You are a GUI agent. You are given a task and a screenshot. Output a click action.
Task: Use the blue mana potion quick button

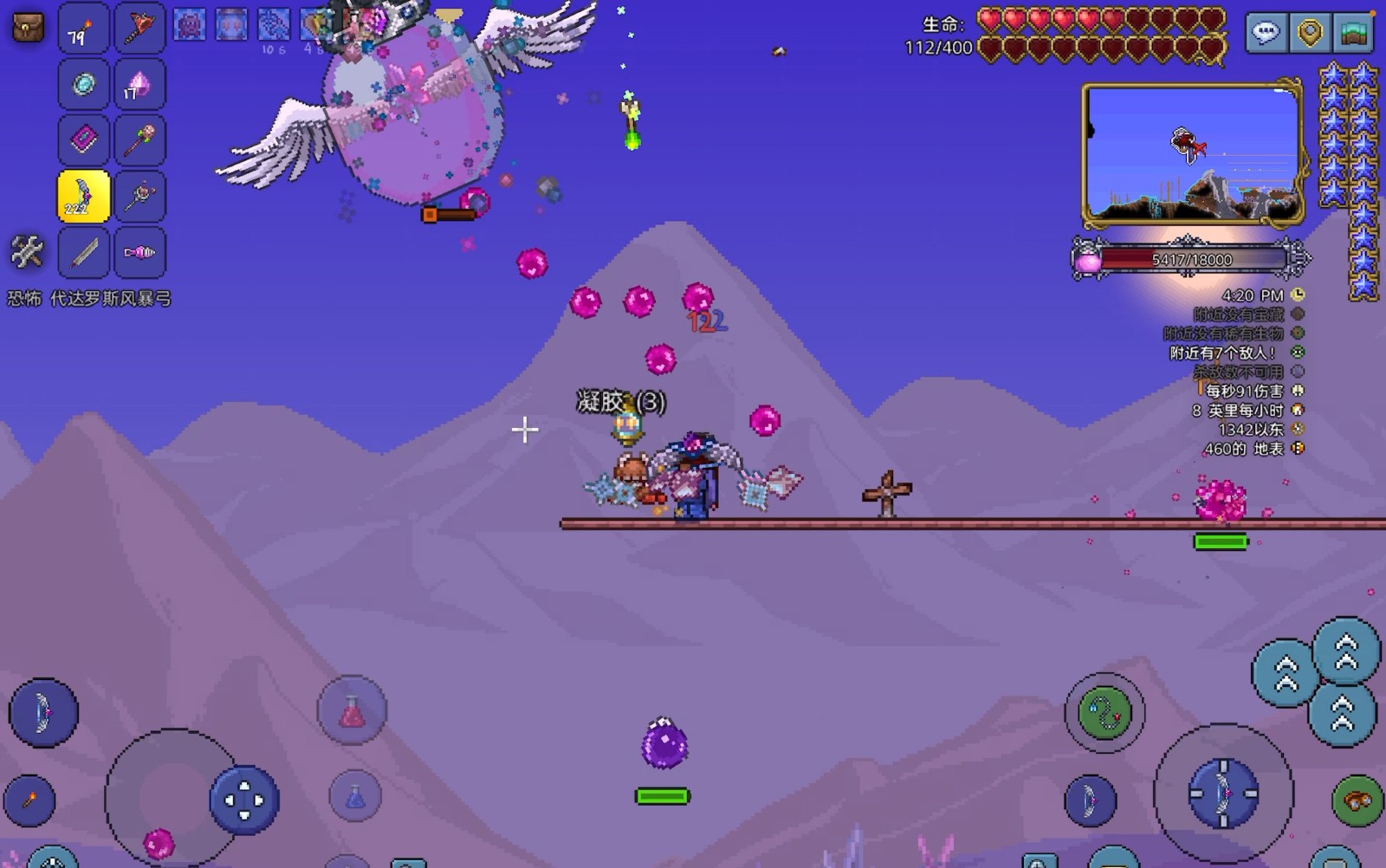click(x=355, y=795)
